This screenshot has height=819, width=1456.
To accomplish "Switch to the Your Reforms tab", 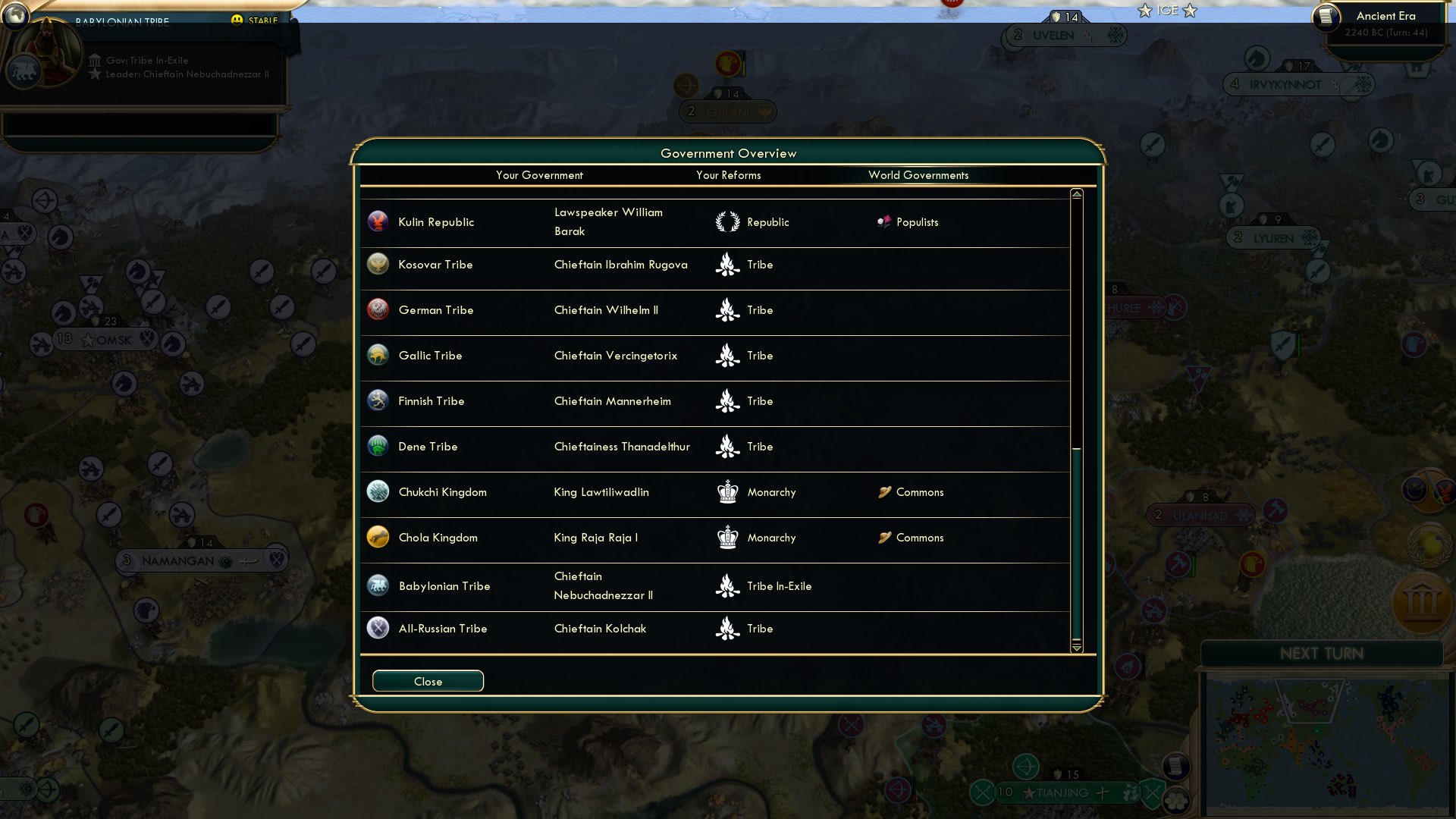I will (728, 175).
